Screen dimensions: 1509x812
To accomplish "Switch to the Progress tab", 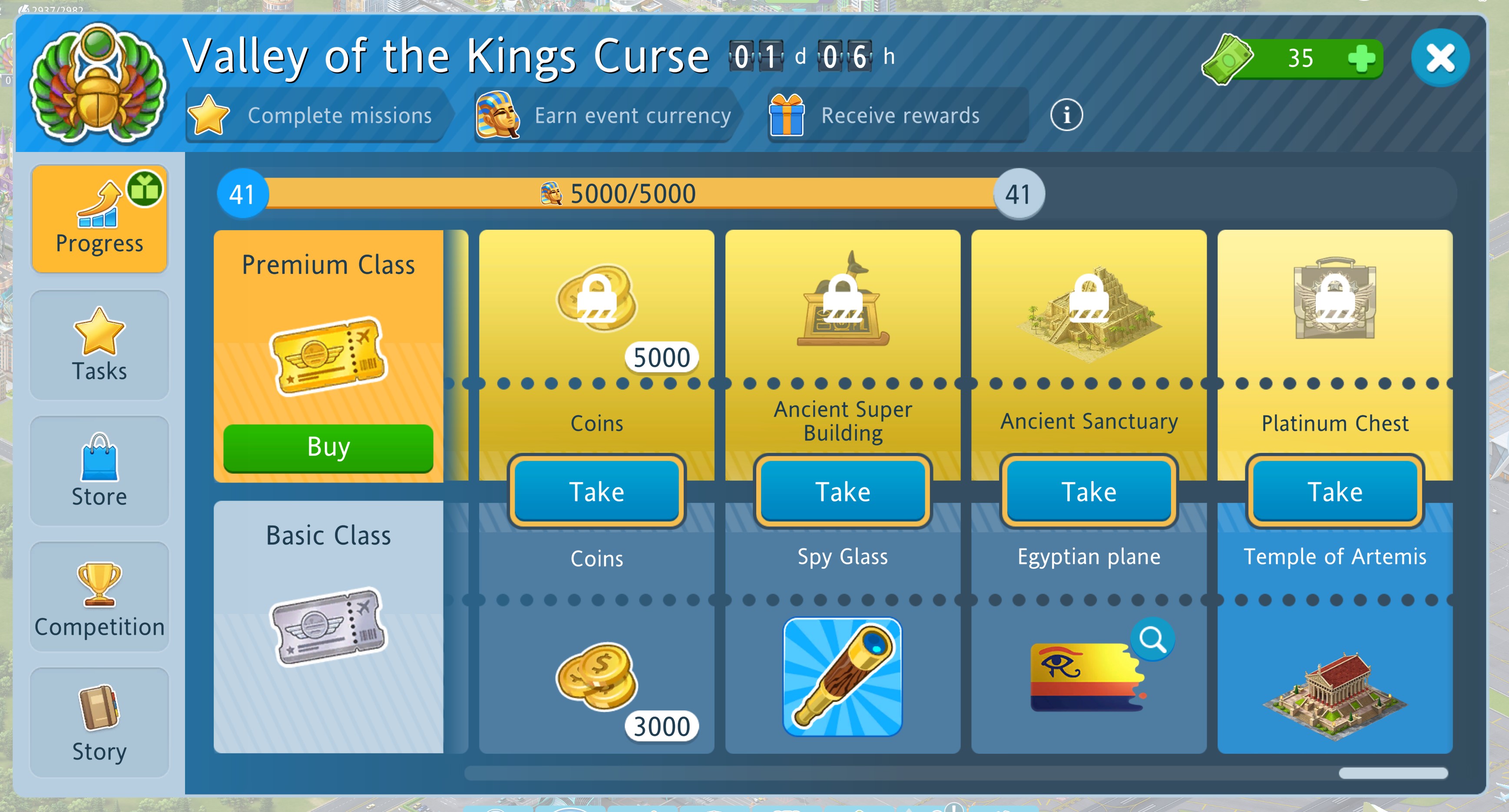I will [x=99, y=218].
